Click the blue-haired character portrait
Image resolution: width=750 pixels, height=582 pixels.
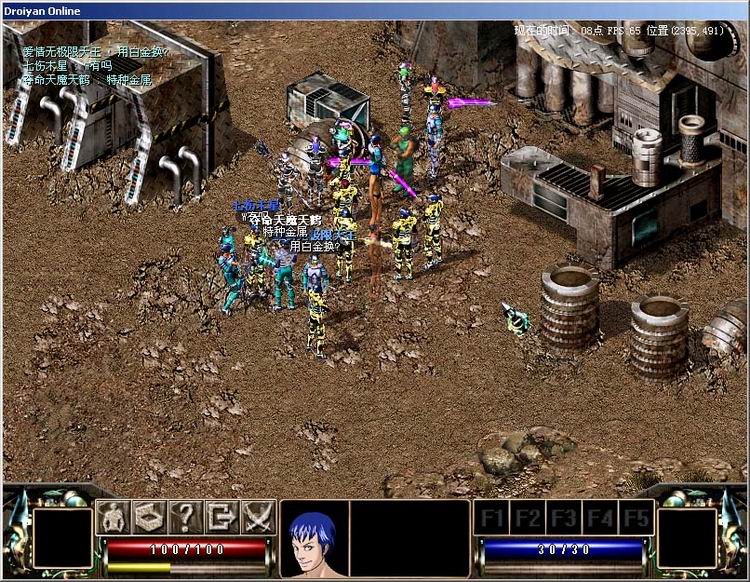click(x=313, y=540)
